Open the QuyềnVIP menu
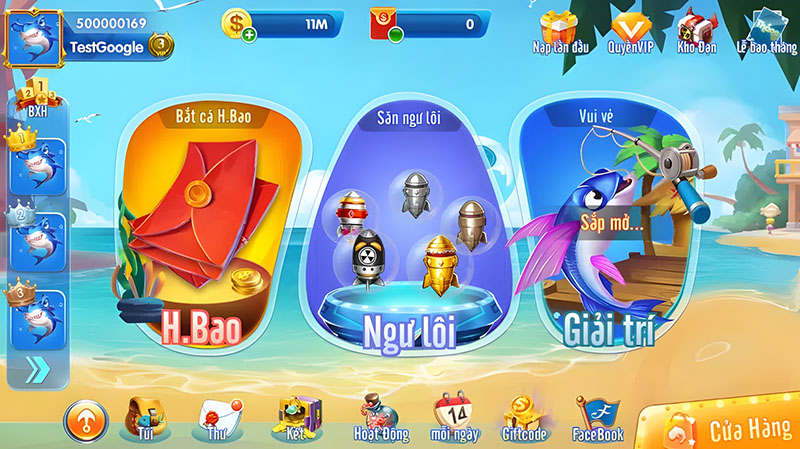Image resolution: width=800 pixels, height=449 pixels. [x=632, y=28]
